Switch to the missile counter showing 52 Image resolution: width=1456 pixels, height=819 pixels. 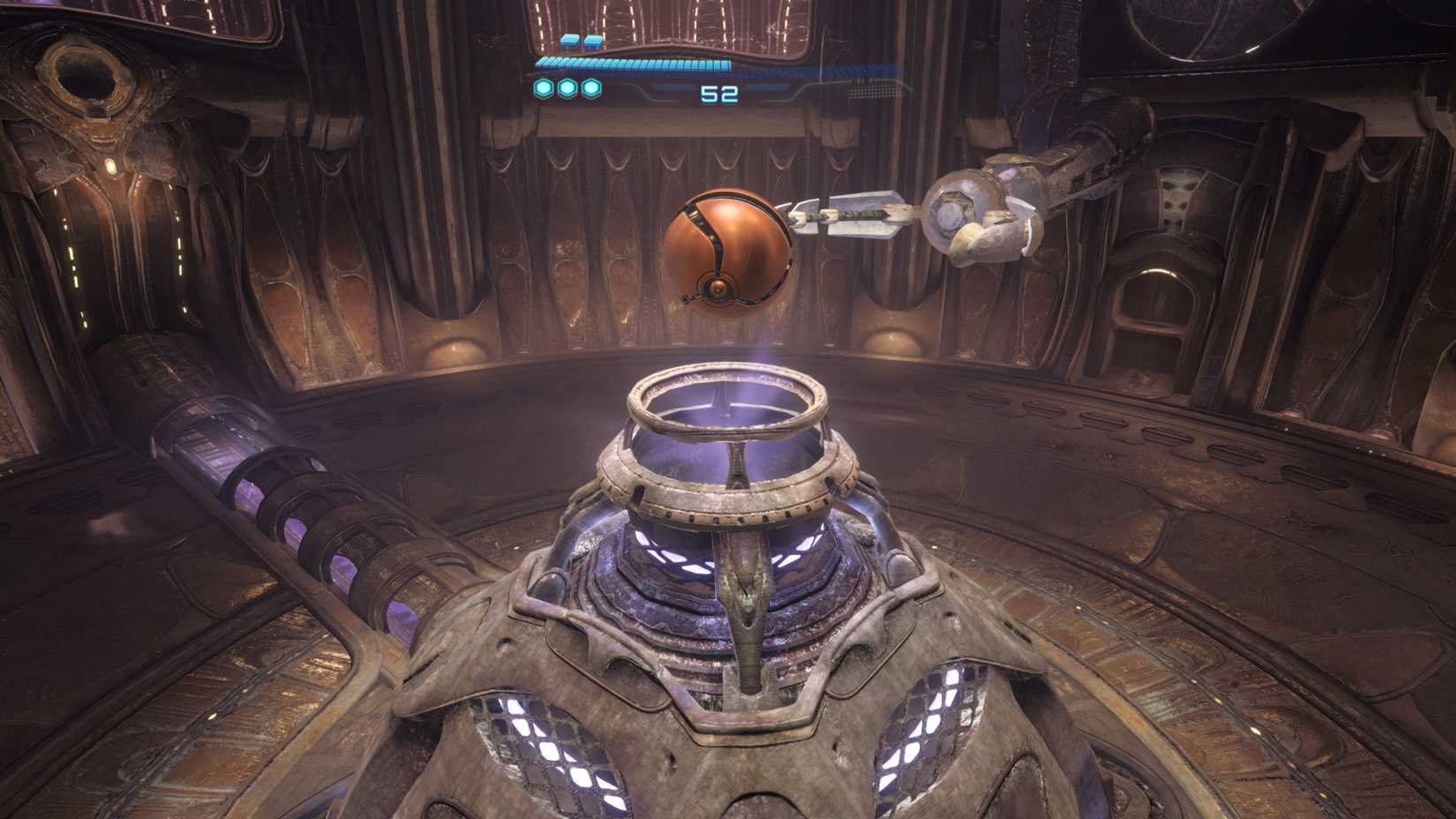point(719,93)
